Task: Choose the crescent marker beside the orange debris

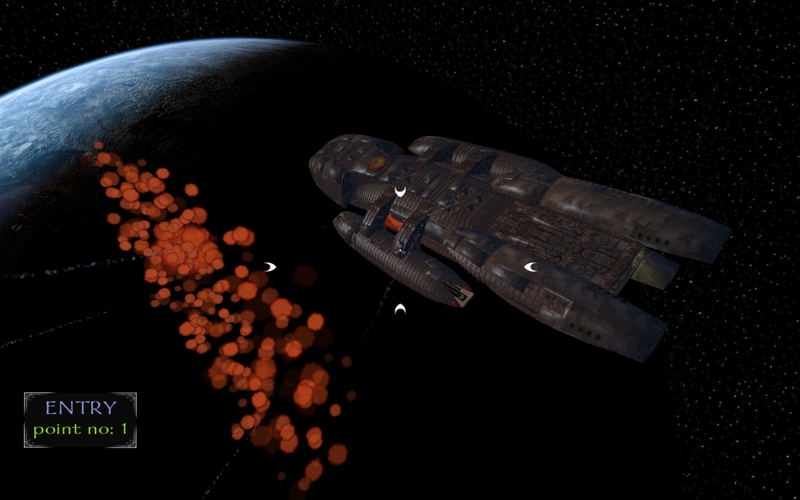Action: point(269,266)
